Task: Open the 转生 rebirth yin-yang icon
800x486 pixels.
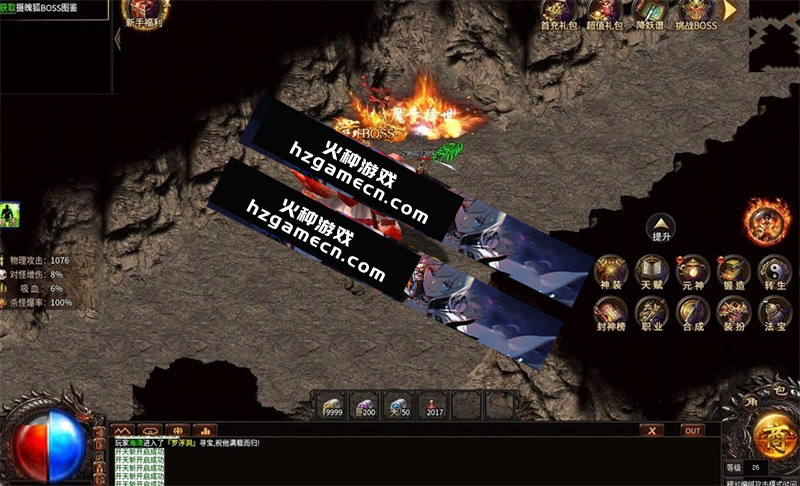Action: 775,270
